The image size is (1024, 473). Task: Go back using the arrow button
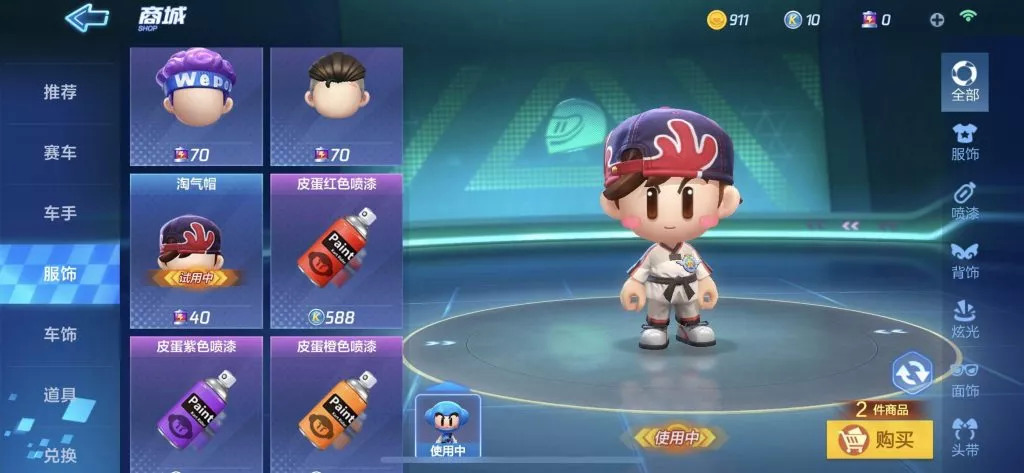coord(87,17)
